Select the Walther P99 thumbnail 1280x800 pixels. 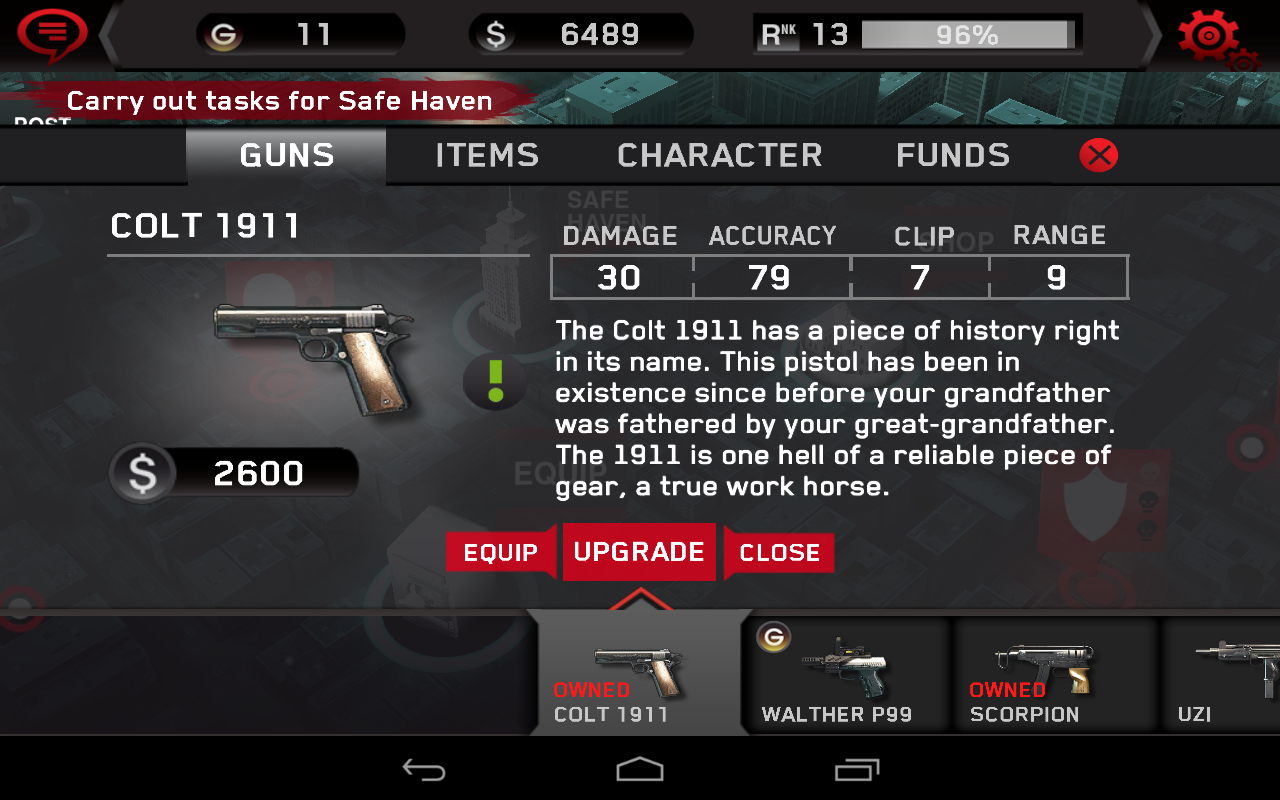(846, 670)
